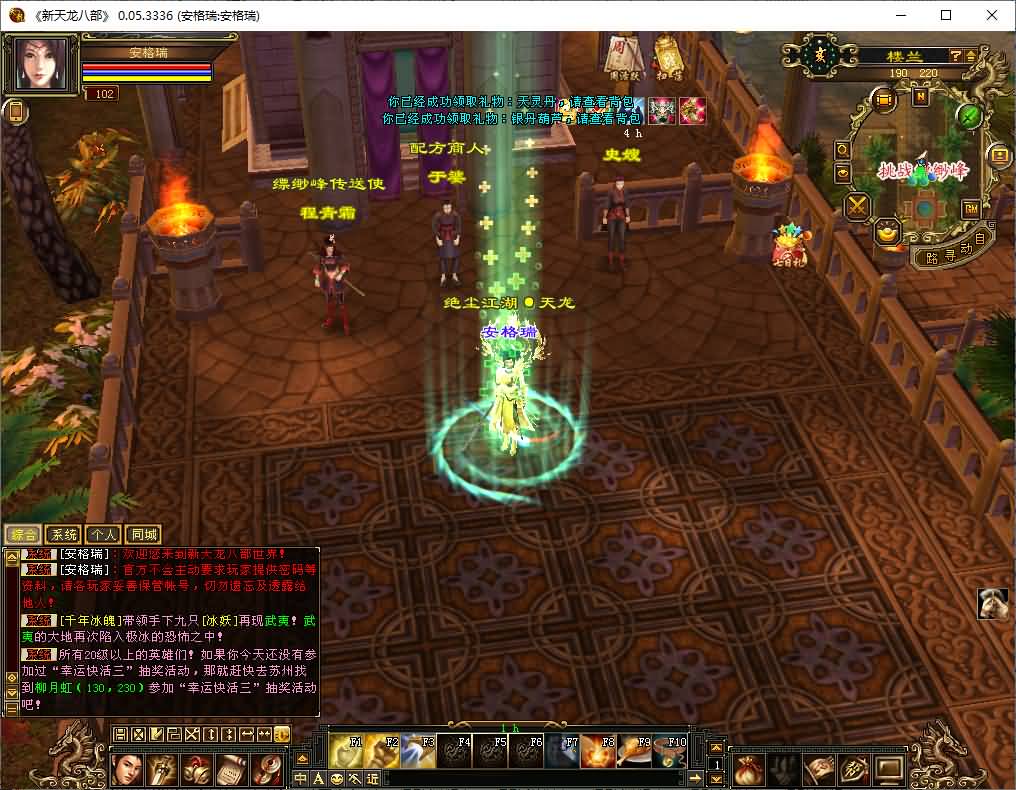Open the 七日礼 seven-day gift icon
The height and width of the screenshot is (790, 1016).
pos(788,246)
